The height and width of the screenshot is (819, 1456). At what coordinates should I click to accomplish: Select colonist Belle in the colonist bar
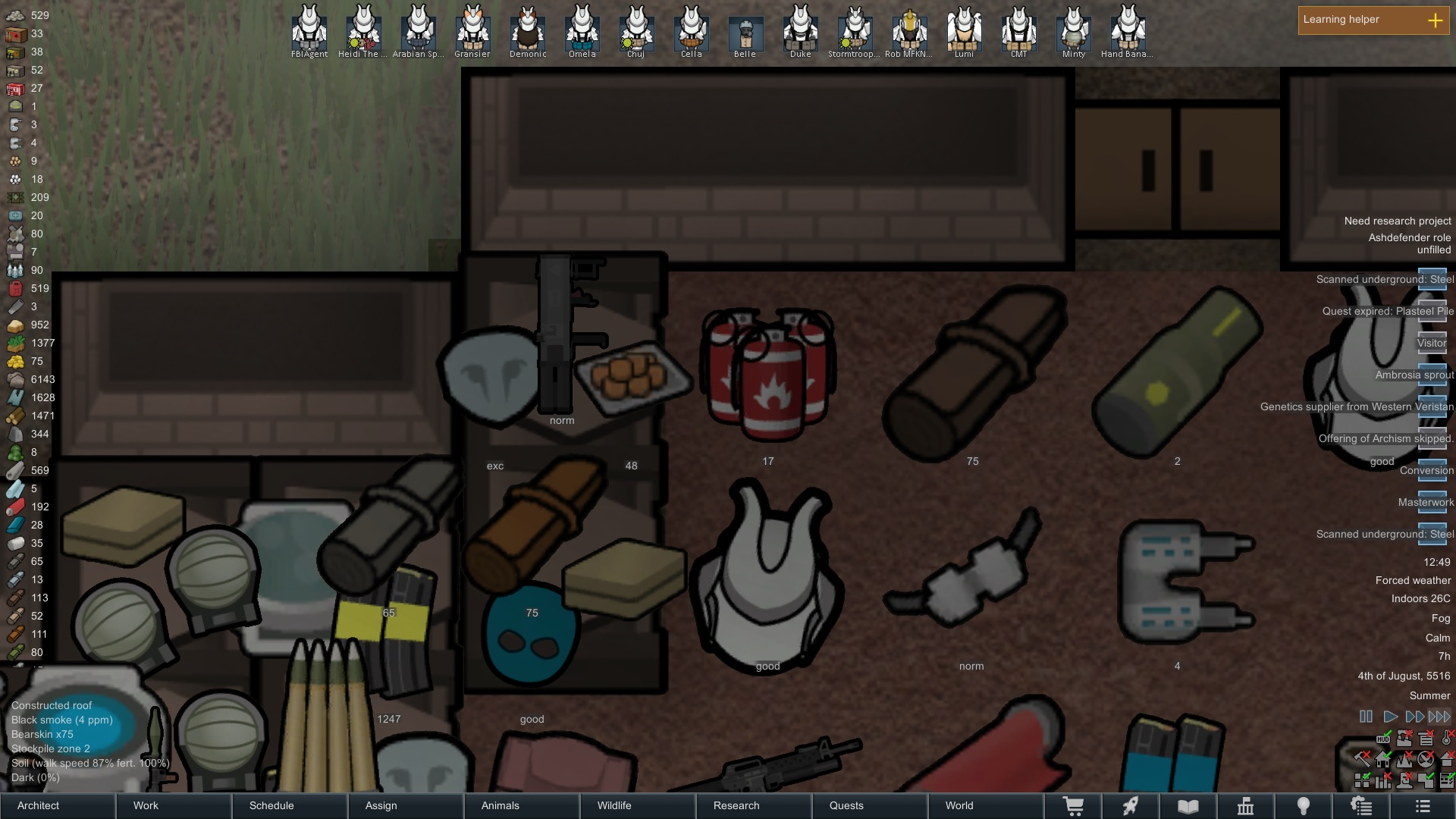[x=745, y=32]
